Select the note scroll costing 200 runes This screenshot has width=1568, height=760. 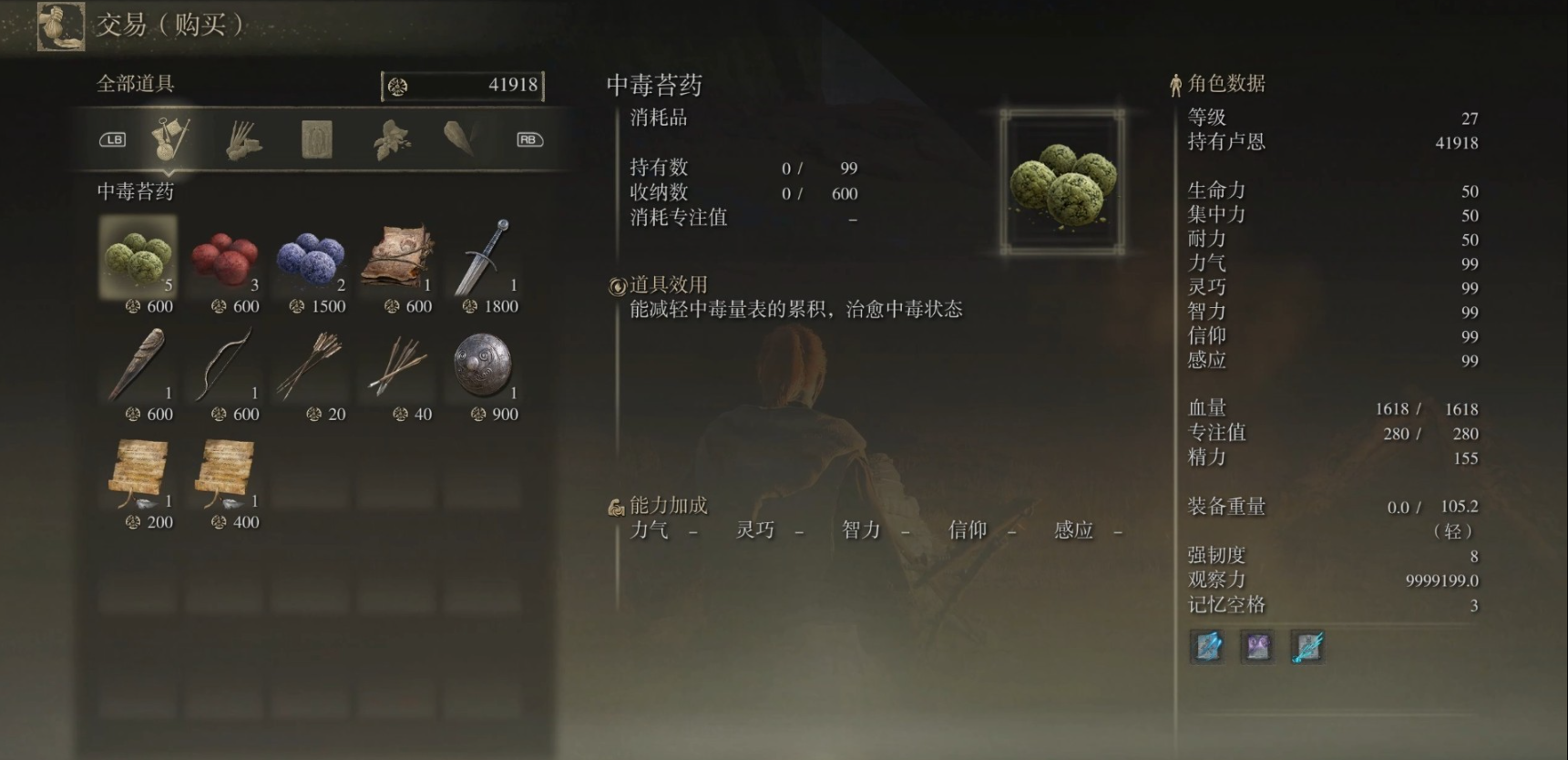[138, 474]
